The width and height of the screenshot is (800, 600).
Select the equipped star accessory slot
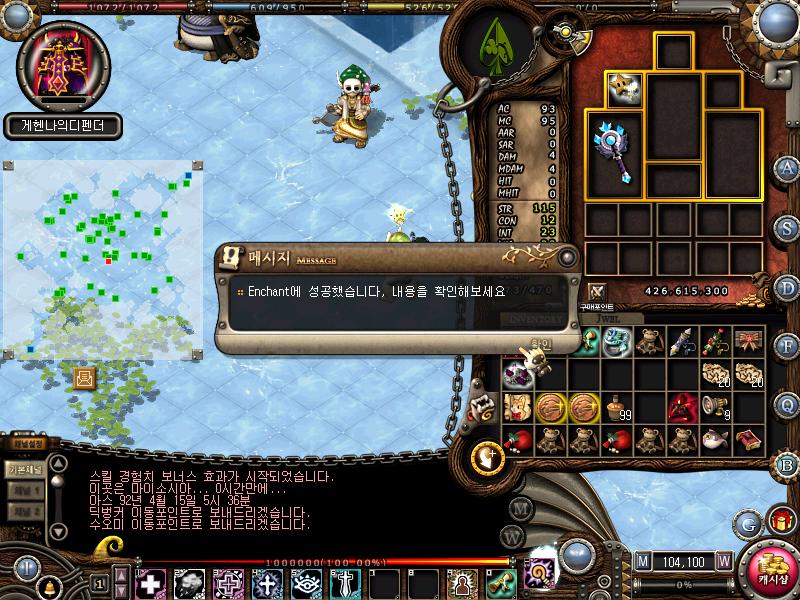click(623, 88)
